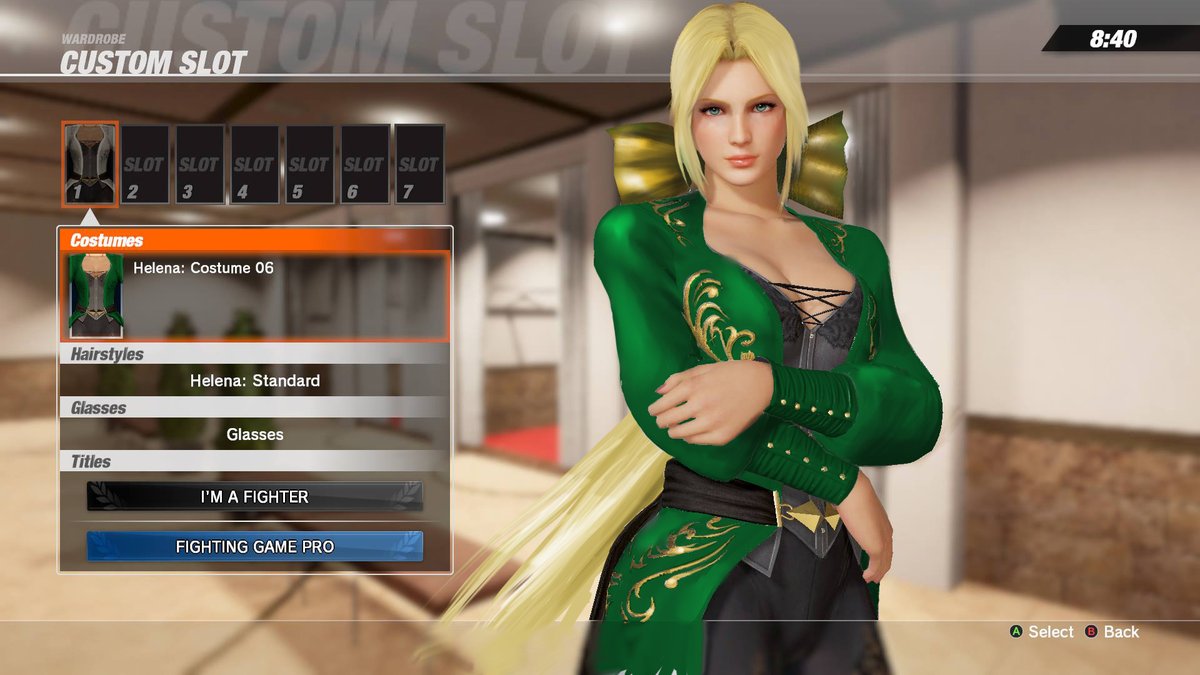The height and width of the screenshot is (675, 1200).
Task: Select the Glasses option row
Action: pos(255,435)
